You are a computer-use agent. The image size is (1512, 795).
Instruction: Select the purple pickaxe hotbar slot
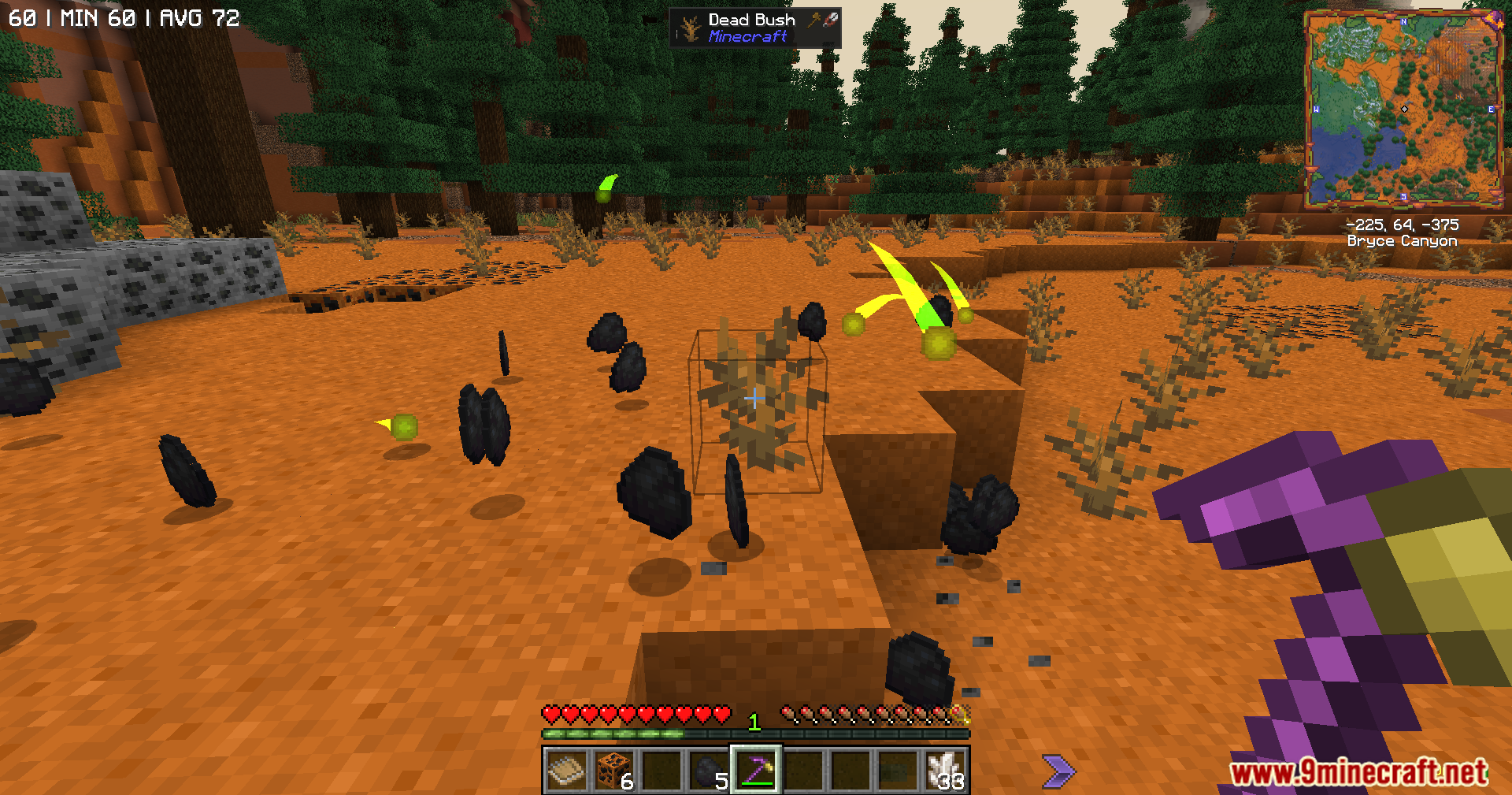click(755, 770)
